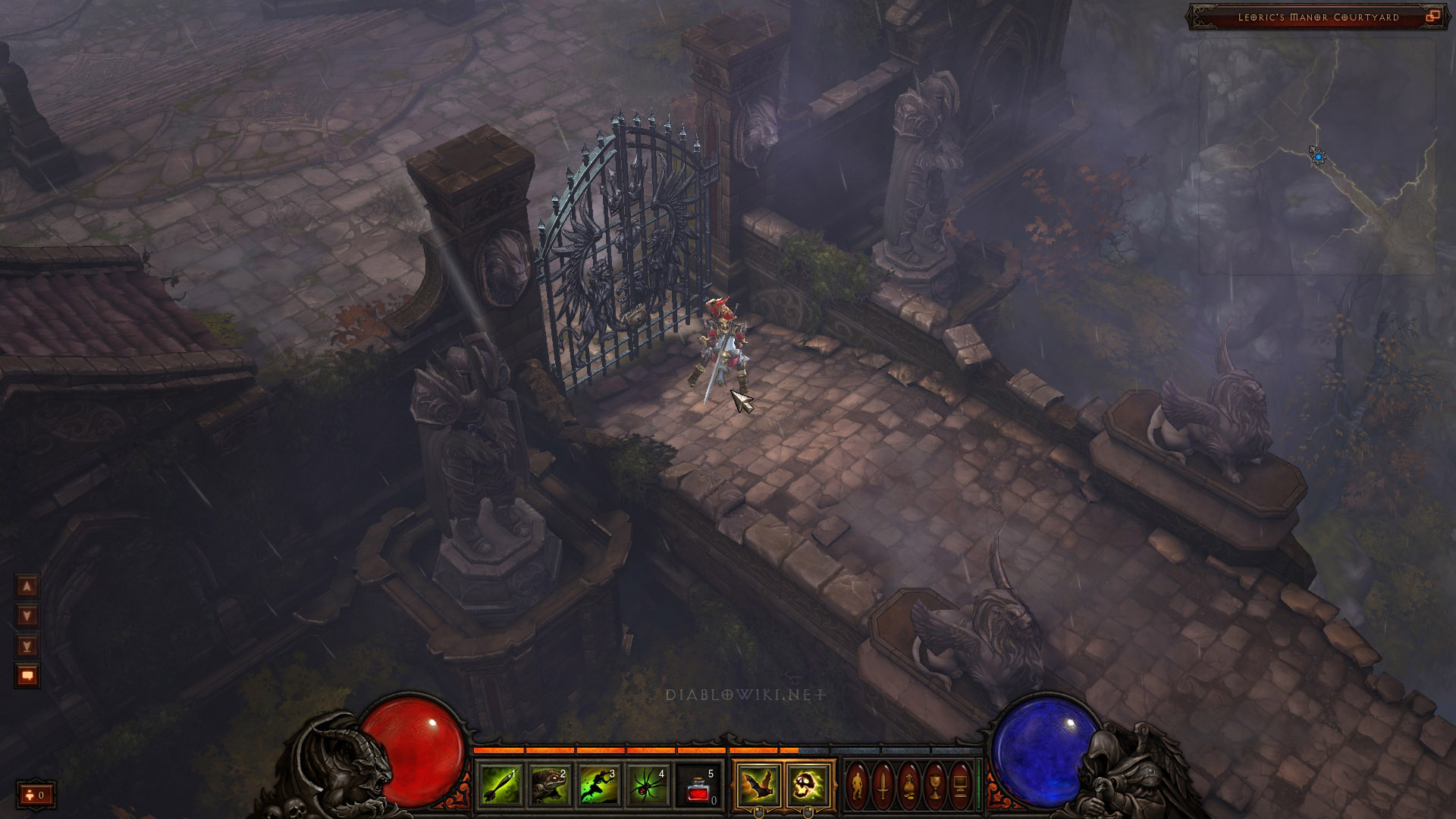This screenshot has height=819, width=1456.
Task: Open the social button showing 0
Action: 36,795
